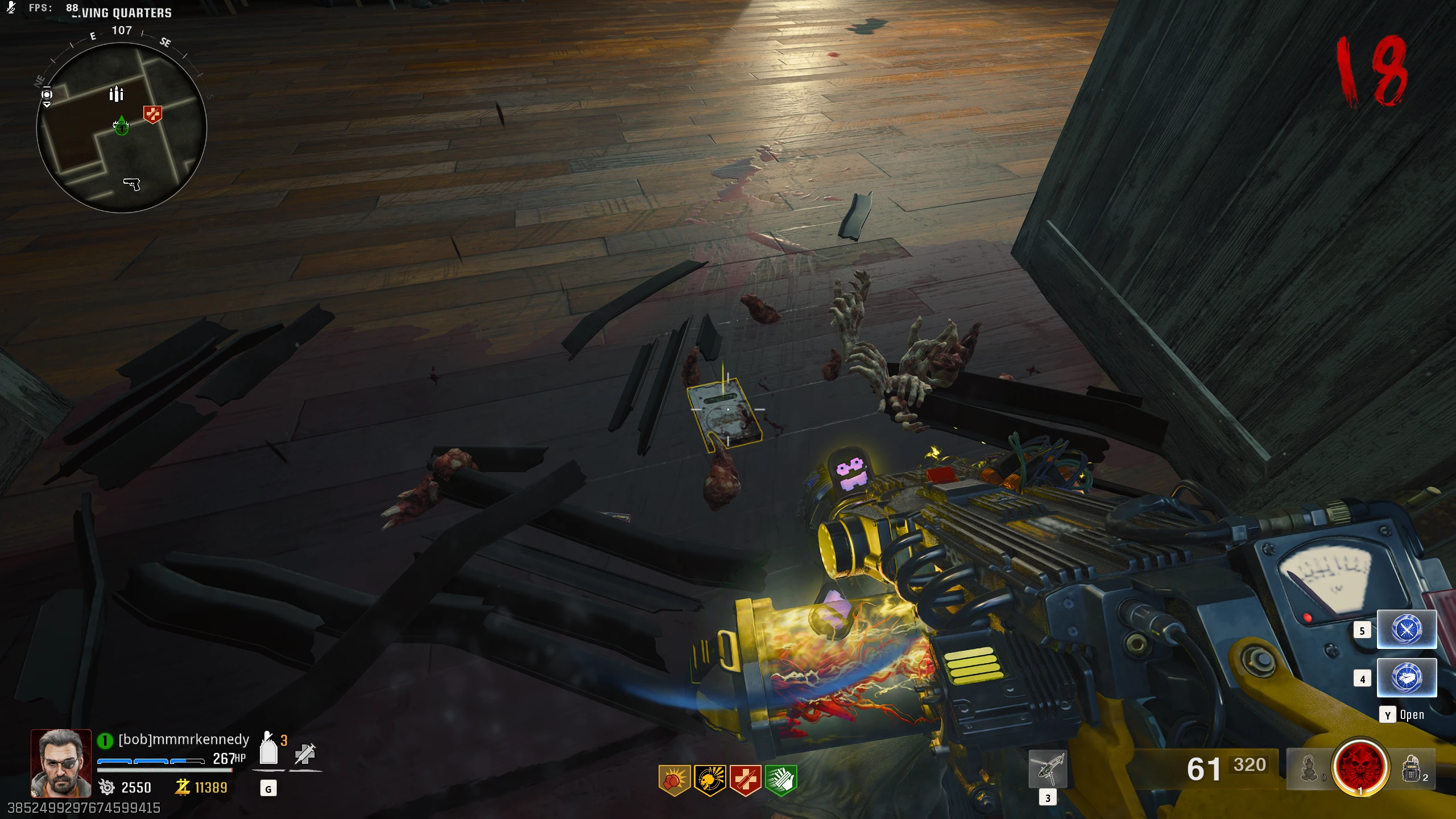Select the green hand perk icon

coord(781,780)
